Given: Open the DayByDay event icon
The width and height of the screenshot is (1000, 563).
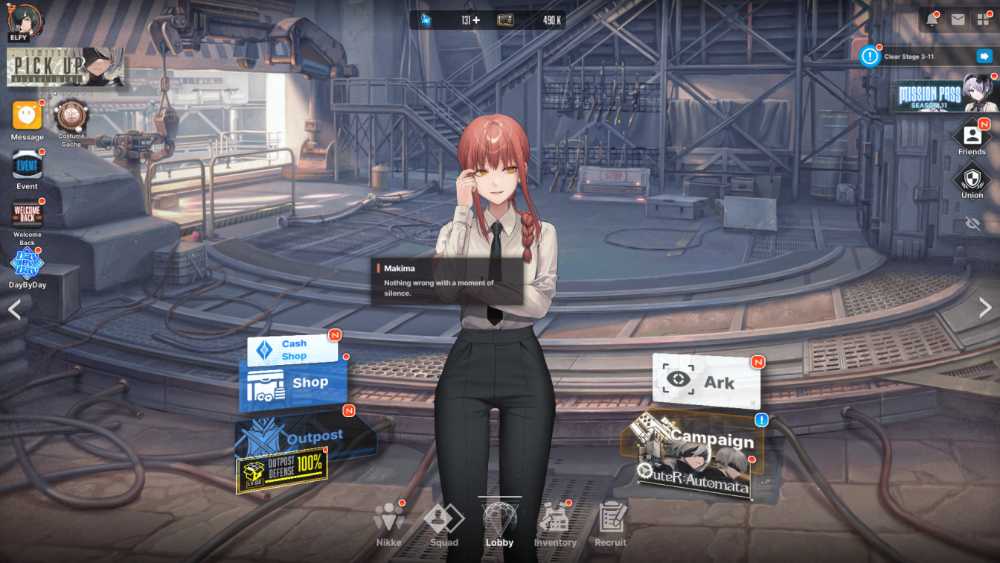Looking at the screenshot, I should click(x=27, y=263).
